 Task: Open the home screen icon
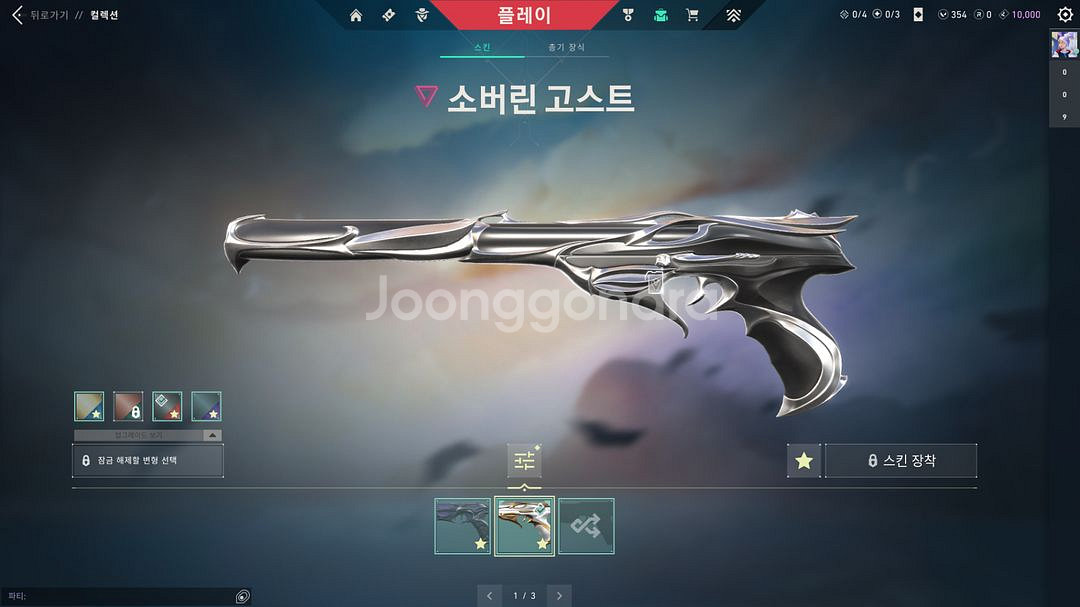coord(356,15)
